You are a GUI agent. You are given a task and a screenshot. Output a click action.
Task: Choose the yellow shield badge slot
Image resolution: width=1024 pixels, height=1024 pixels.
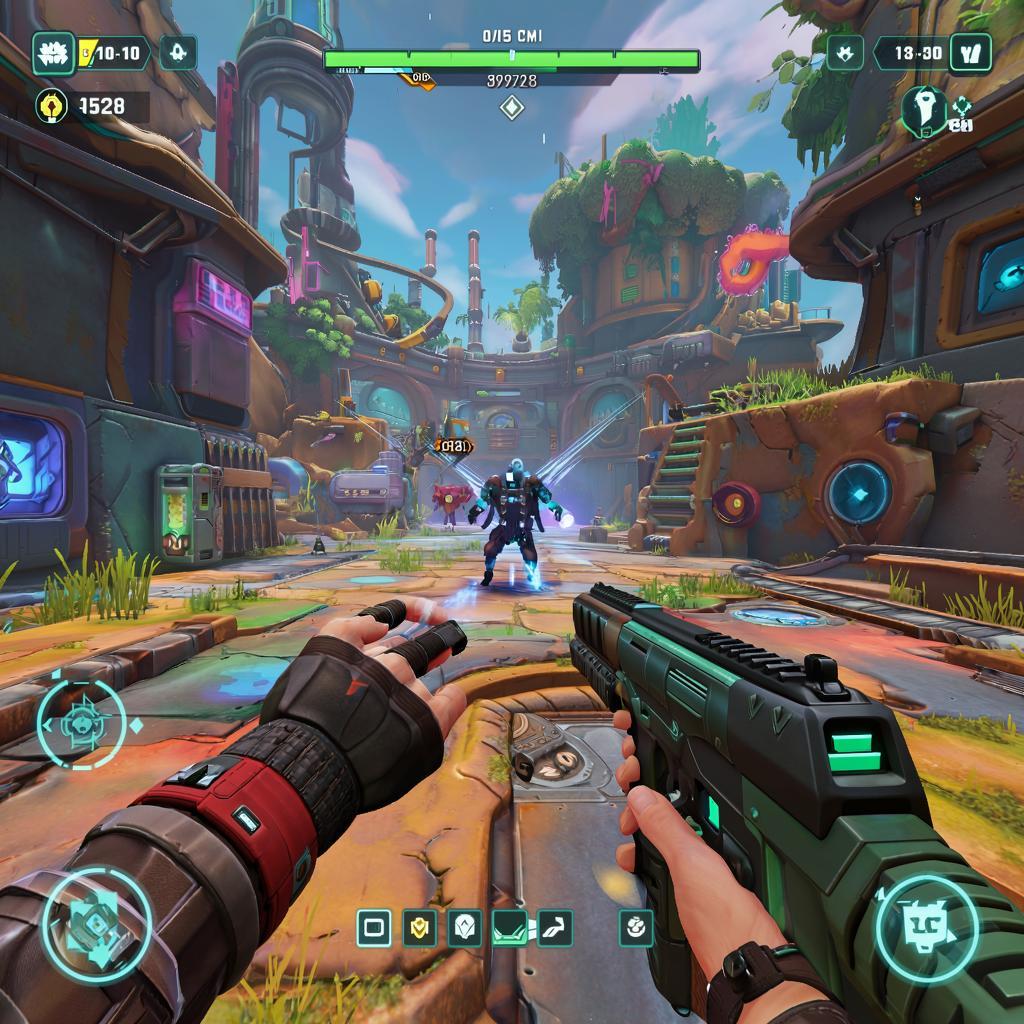420,928
